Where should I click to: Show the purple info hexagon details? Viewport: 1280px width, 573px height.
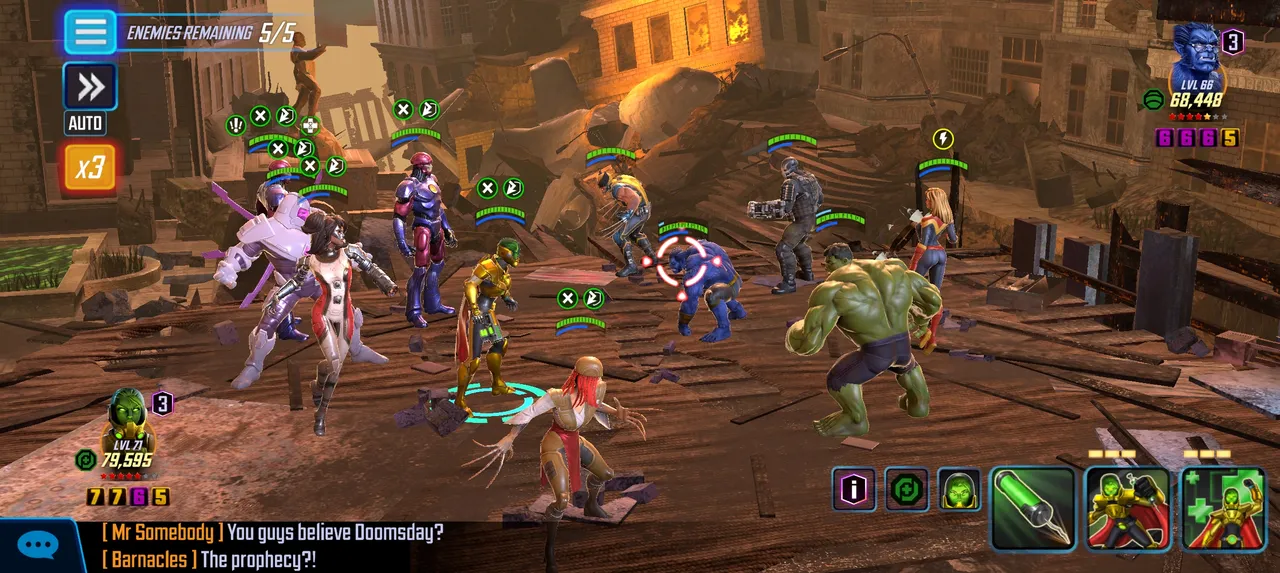pyautogui.click(x=853, y=490)
